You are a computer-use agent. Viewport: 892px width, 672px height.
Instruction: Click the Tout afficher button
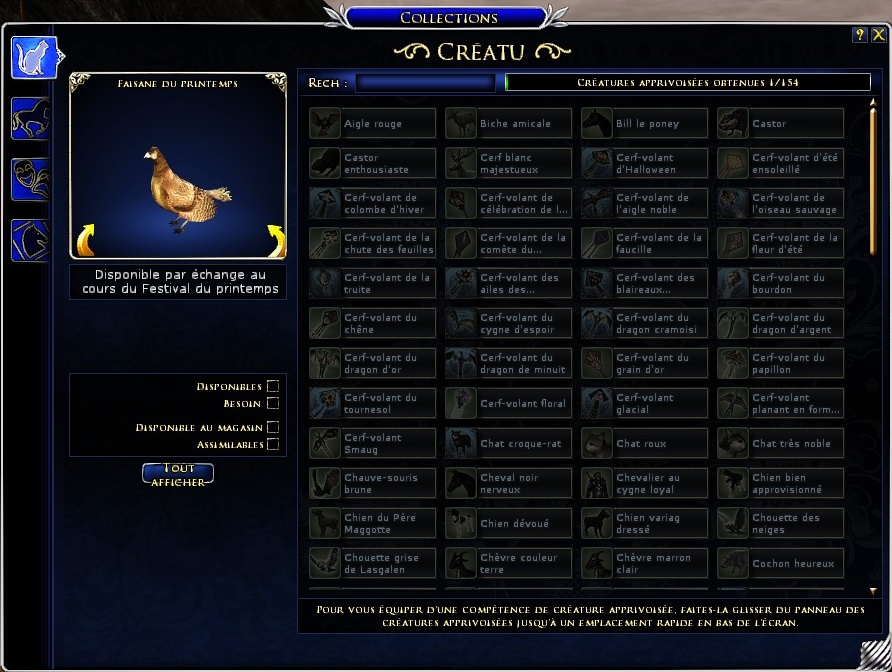(178, 475)
